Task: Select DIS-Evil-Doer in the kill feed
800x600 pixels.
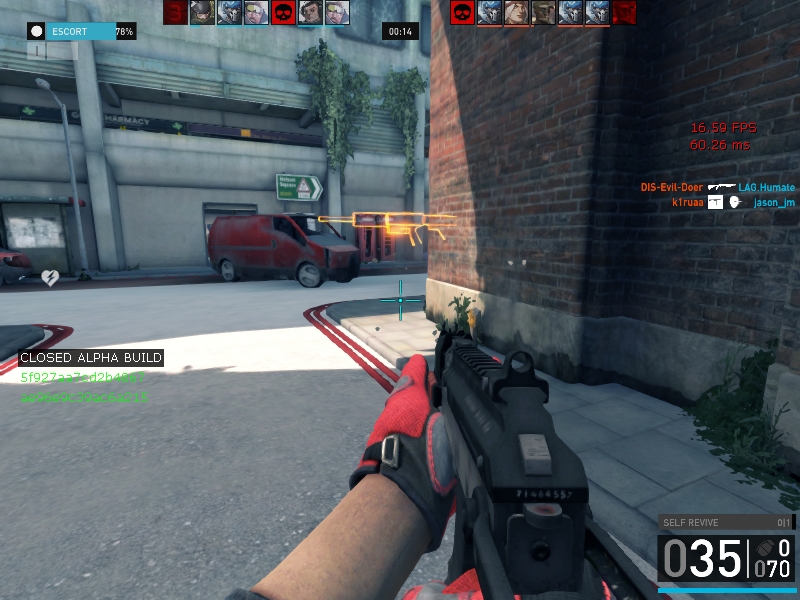Action: click(x=671, y=187)
